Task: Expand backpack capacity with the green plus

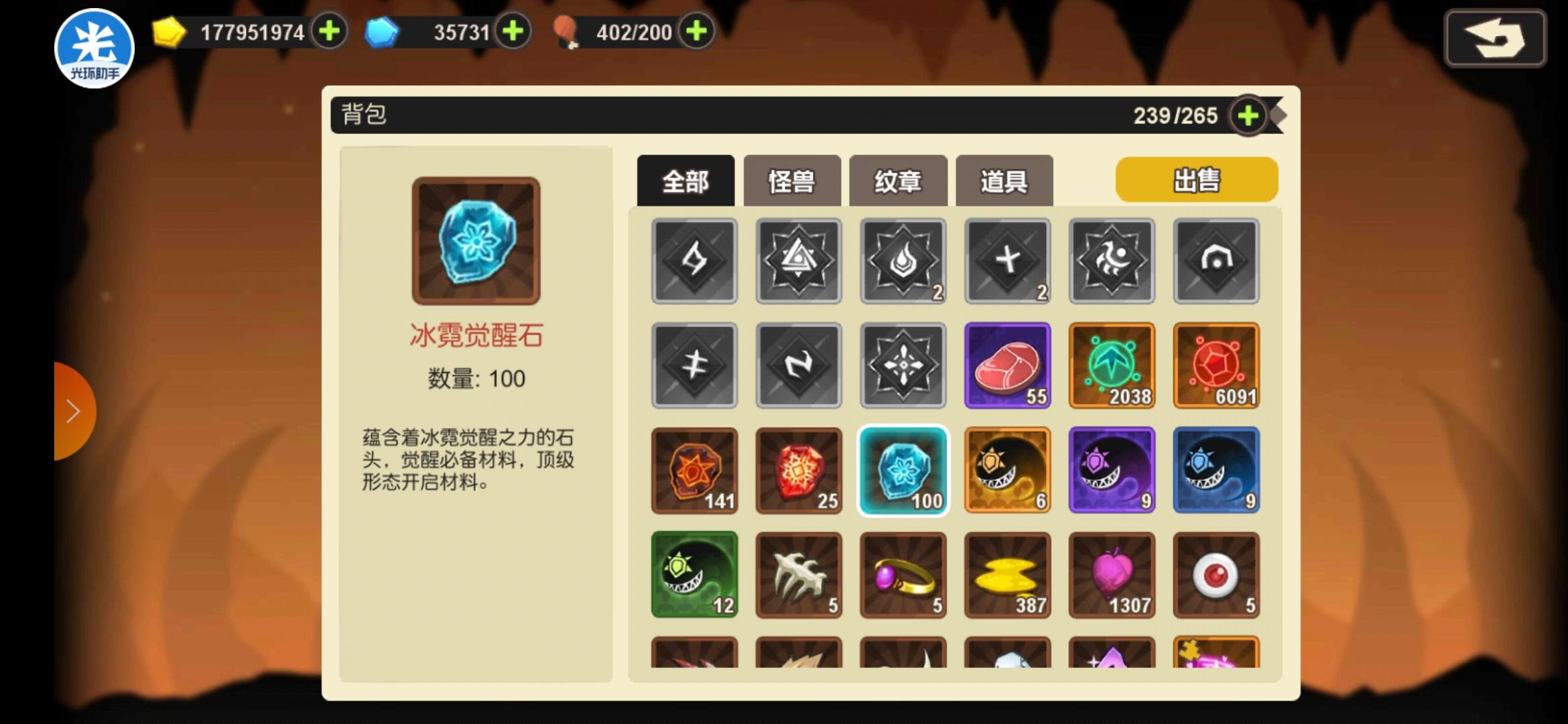Action: [x=1248, y=115]
